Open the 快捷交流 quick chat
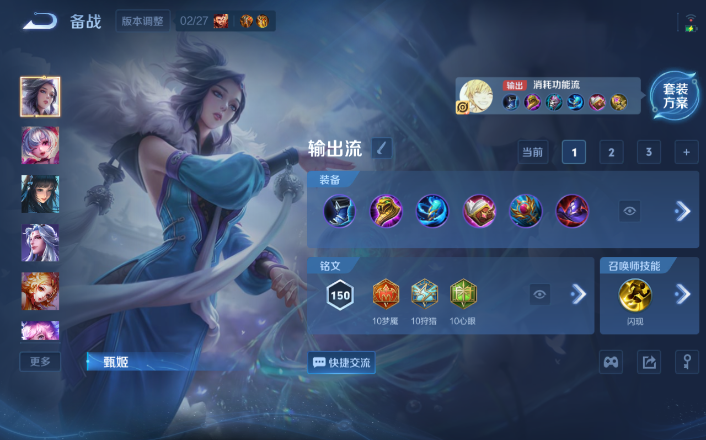This screenshot has height=440, width=706. (x=343, y=363)
